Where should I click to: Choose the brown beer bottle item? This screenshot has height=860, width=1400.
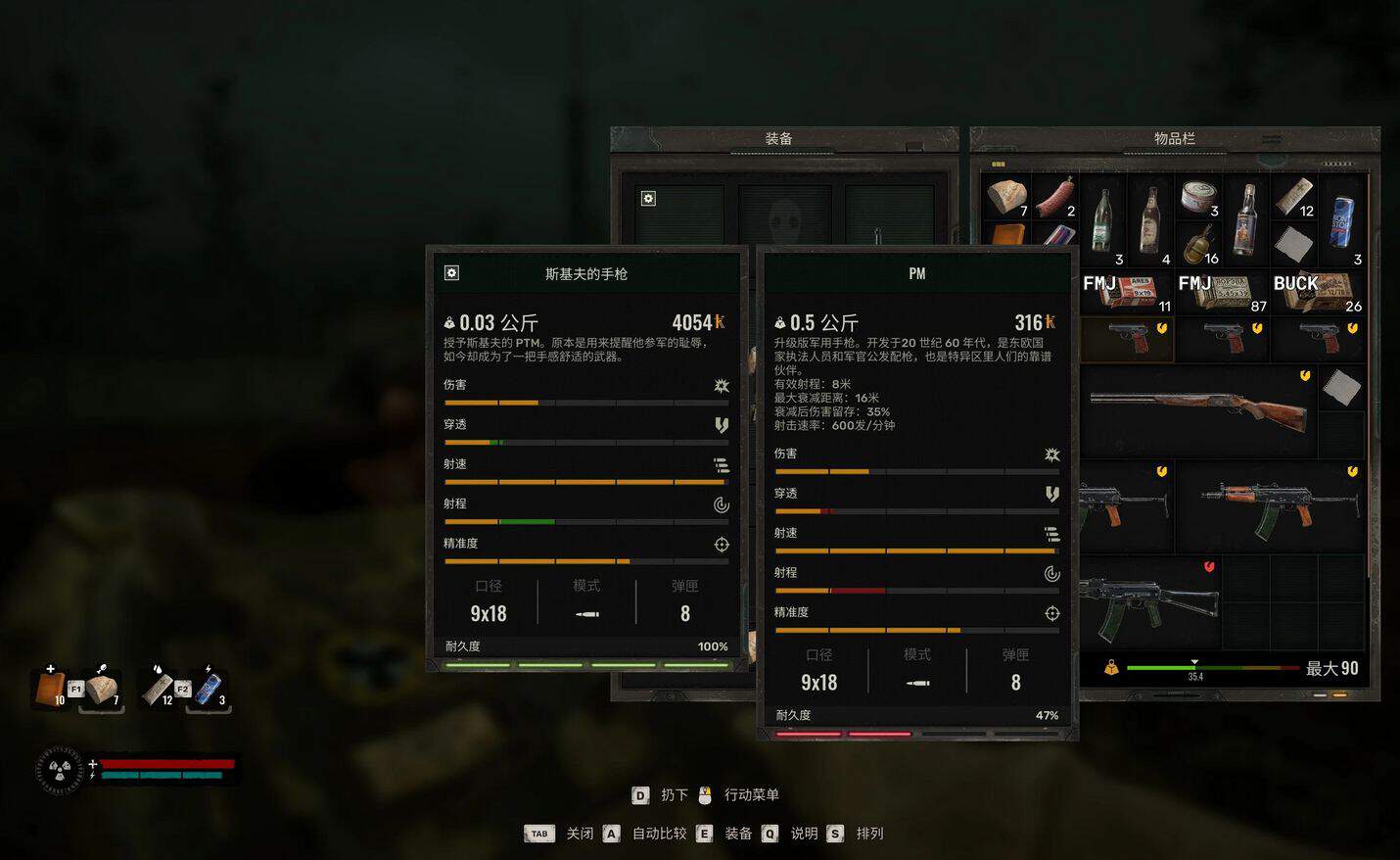(x=1150, y=221)
